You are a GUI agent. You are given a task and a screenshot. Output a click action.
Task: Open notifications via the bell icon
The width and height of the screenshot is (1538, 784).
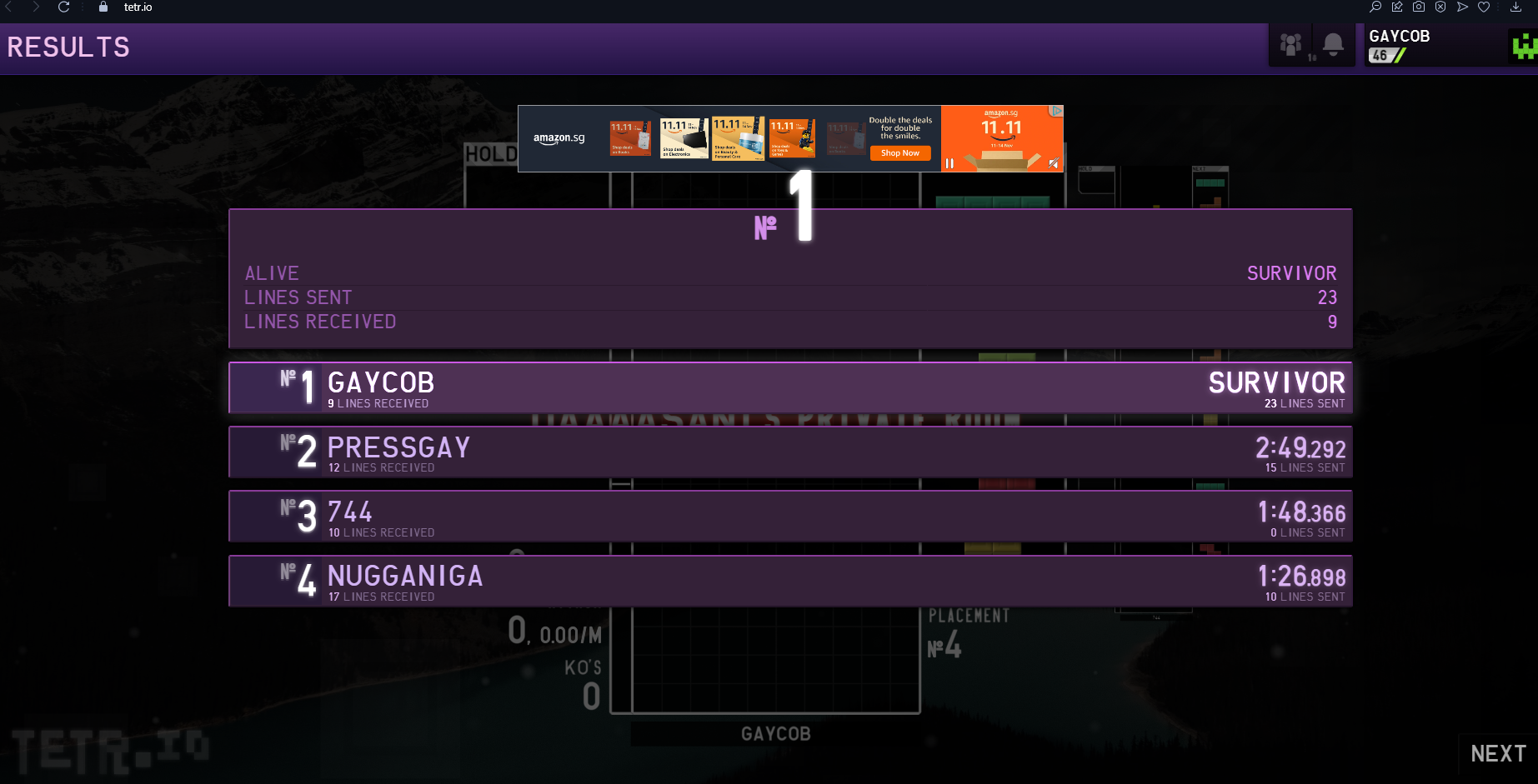pyautogui.click(x=1333, y=44)
